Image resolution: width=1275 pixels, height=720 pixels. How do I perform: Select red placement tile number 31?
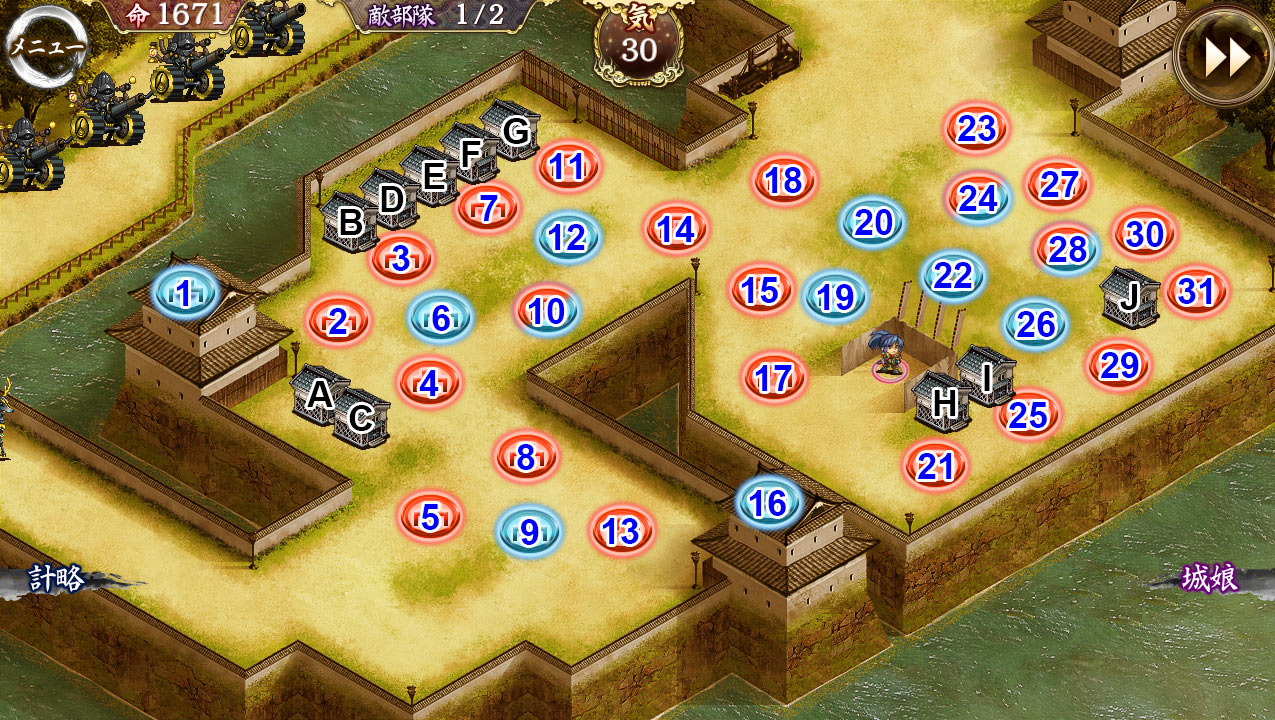pos(1196,292)
